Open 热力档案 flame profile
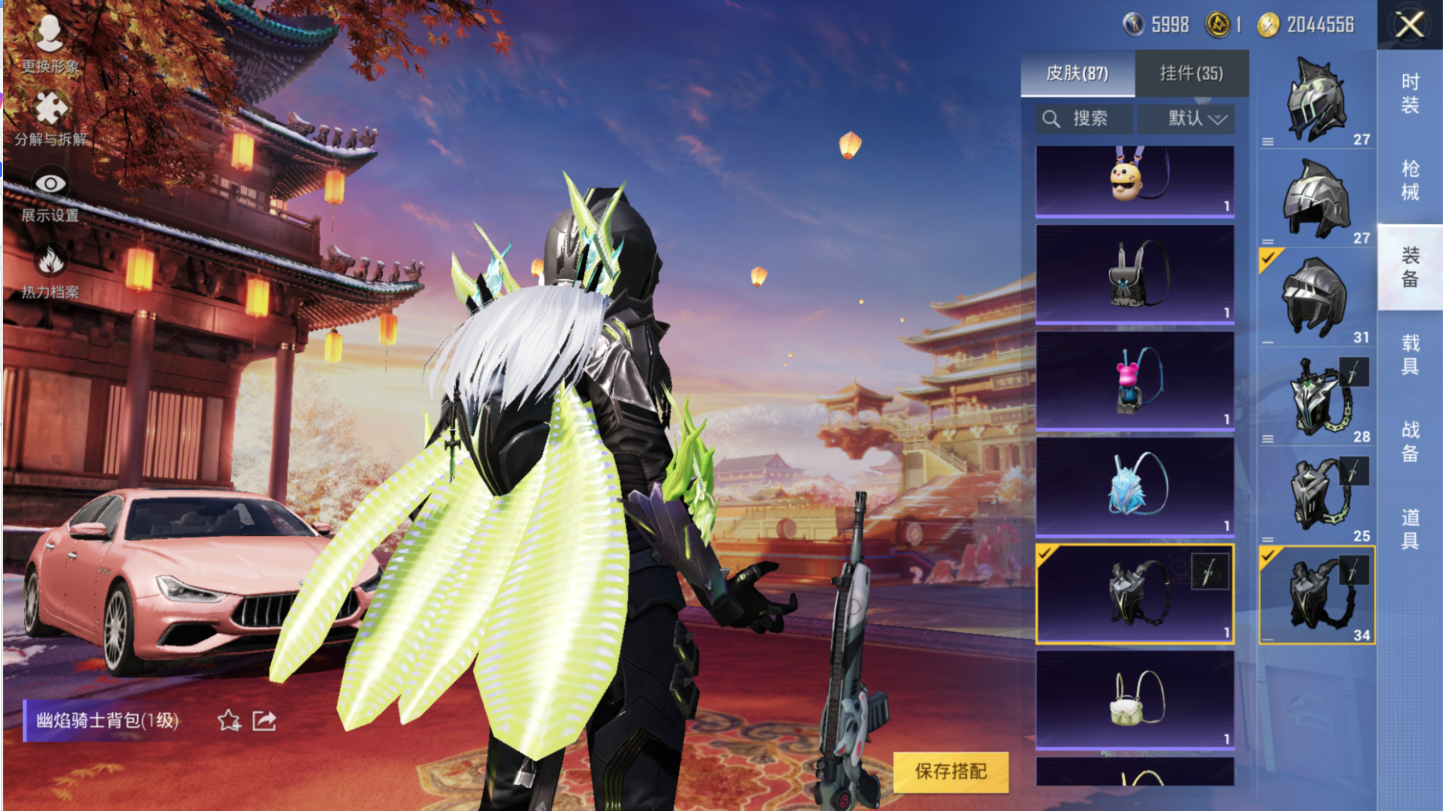Screen dimensions: 1443x811 pyautogui.click(x=50, y=271)
